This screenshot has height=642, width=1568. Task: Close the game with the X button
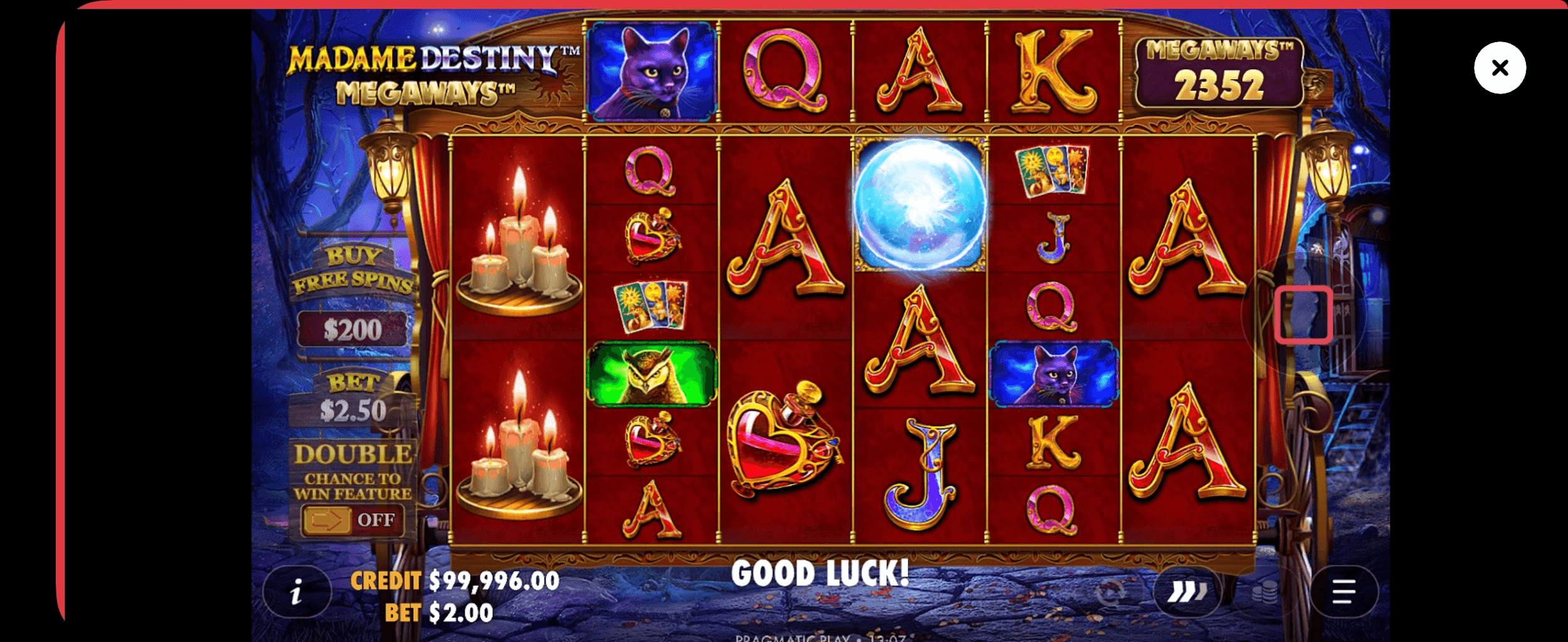click(x=1499, y=68)
